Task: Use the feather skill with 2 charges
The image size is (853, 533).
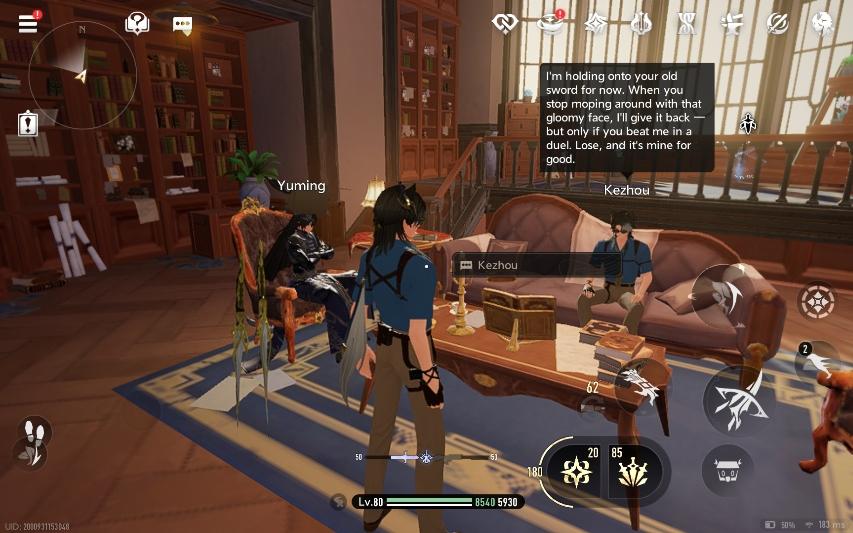Action: click(815, 362)
